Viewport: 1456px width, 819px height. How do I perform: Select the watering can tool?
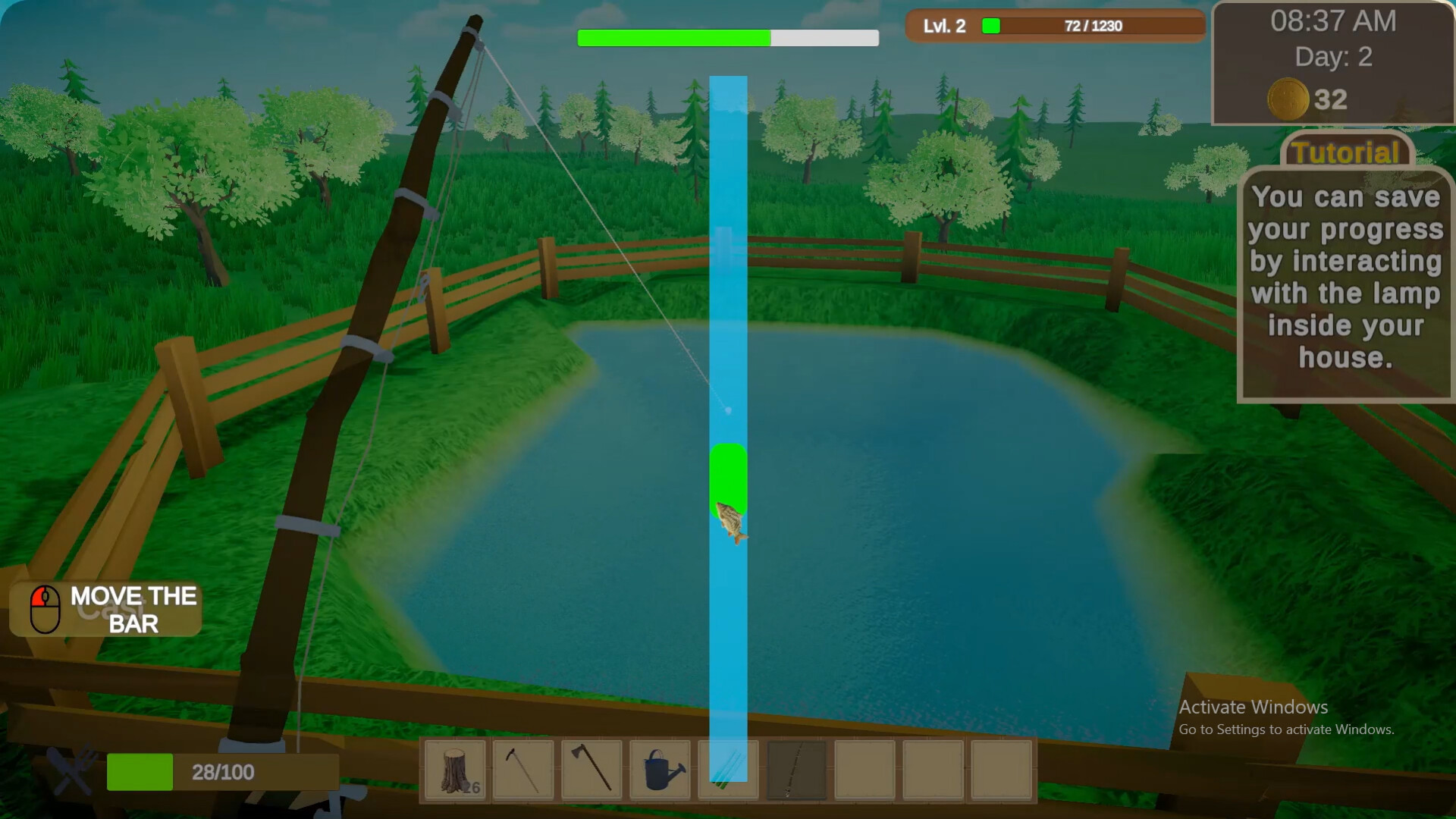(x=658, y=770)
